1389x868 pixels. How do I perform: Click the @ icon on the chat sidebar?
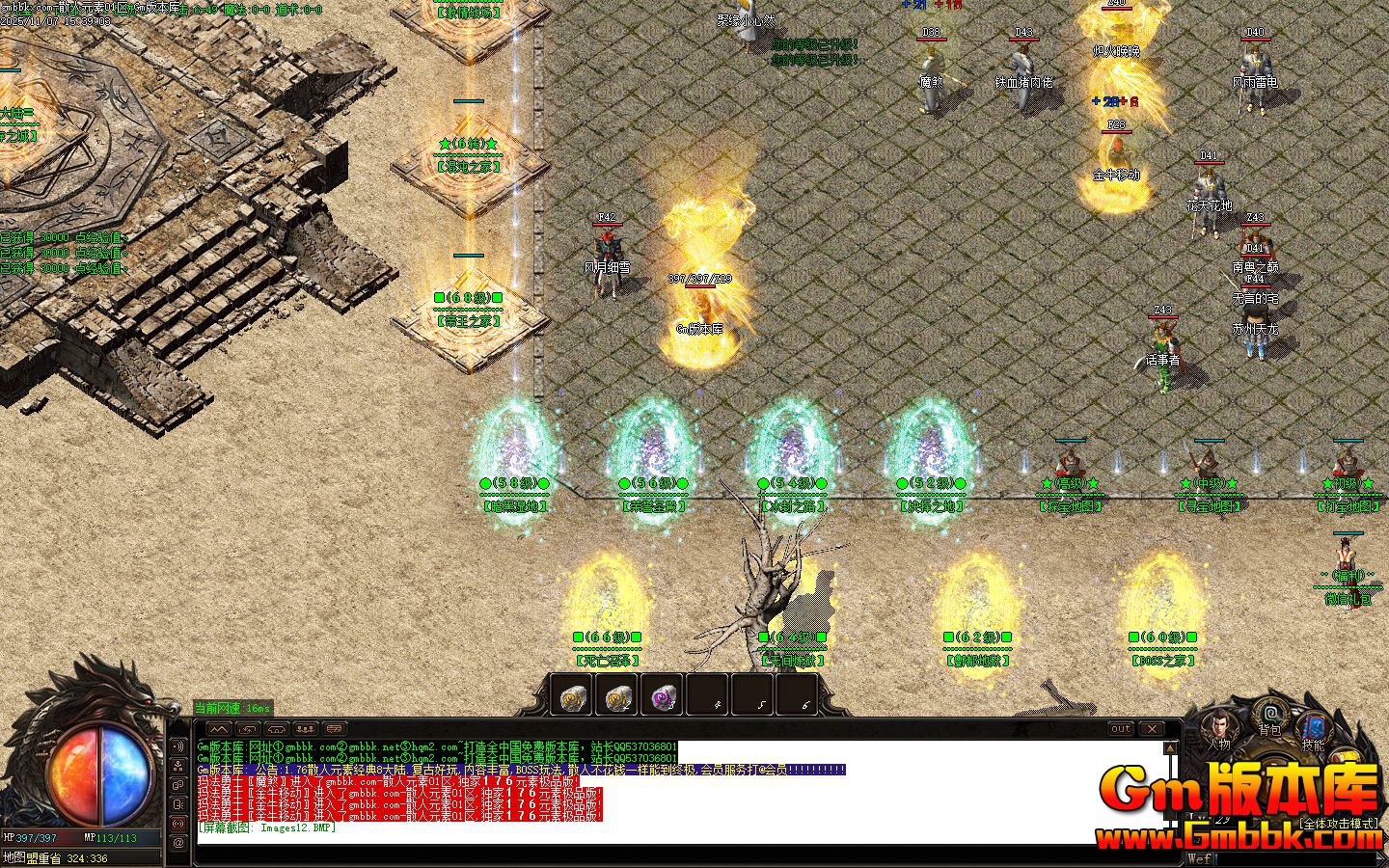[178, 841]
